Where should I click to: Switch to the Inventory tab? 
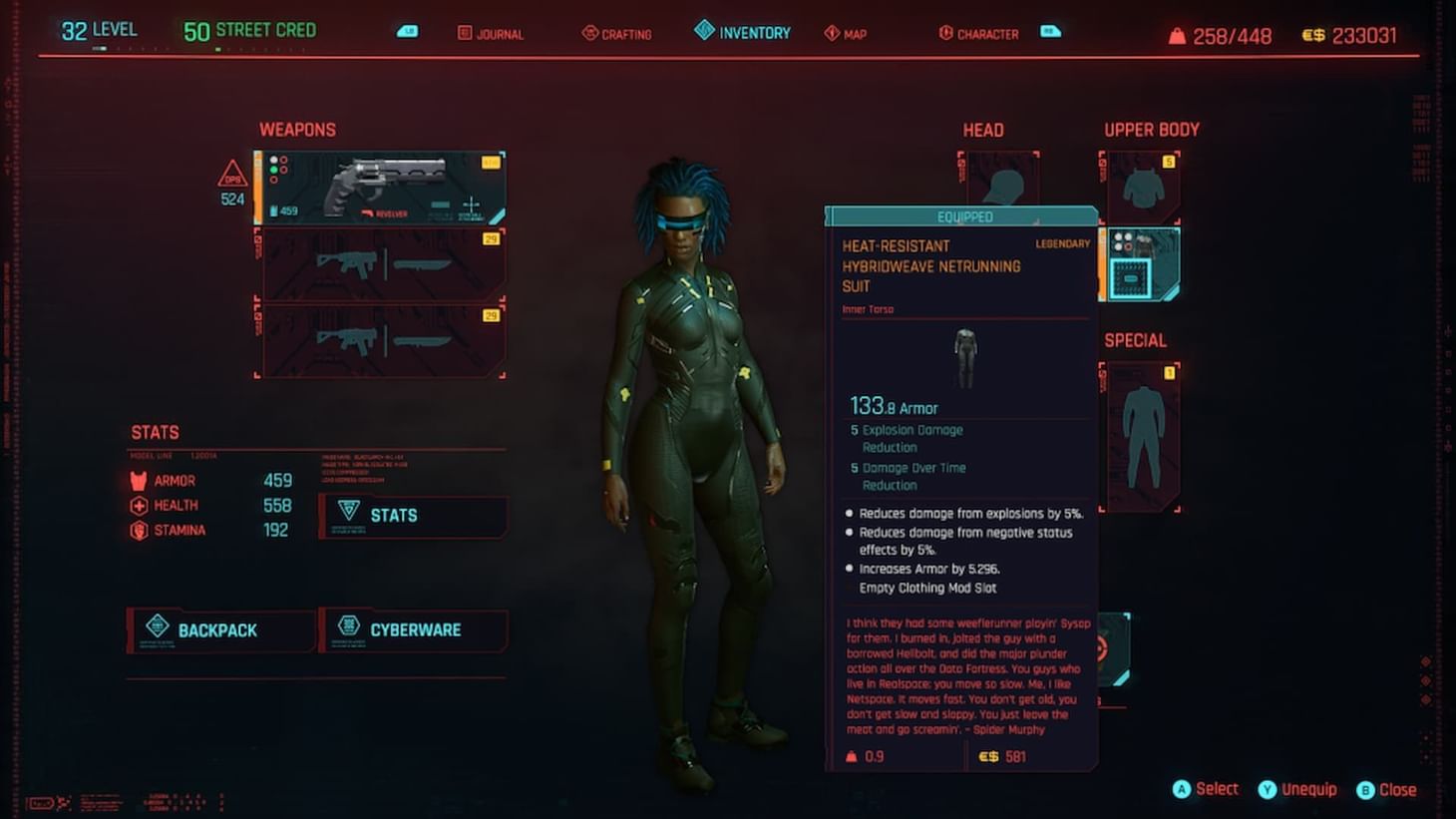742,31
